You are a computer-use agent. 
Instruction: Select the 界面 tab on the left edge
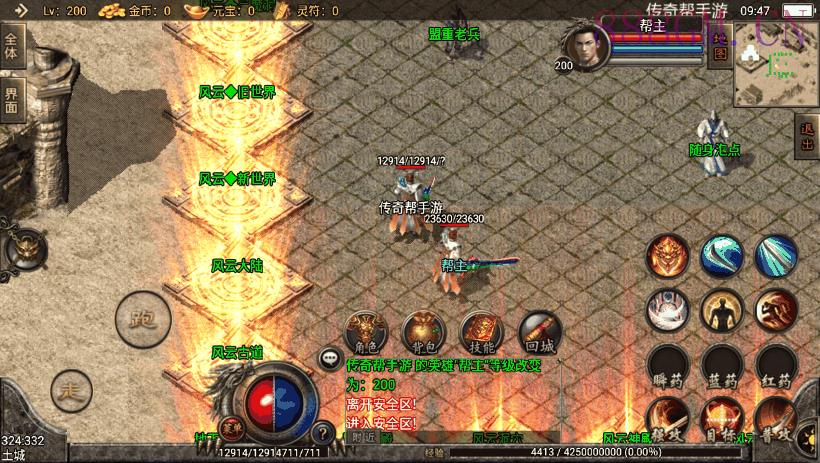pyautogui.click(x=12, y=99)
